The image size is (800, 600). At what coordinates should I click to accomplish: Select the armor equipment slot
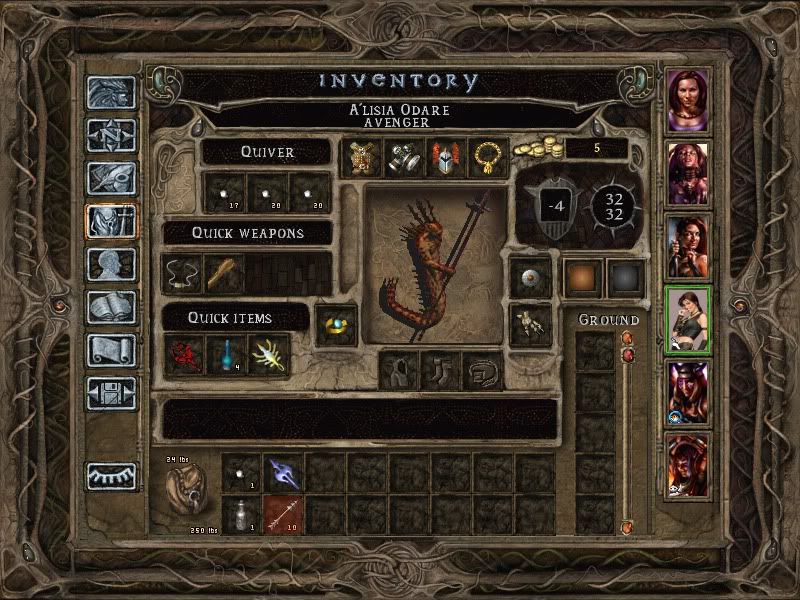pos(361,158)
